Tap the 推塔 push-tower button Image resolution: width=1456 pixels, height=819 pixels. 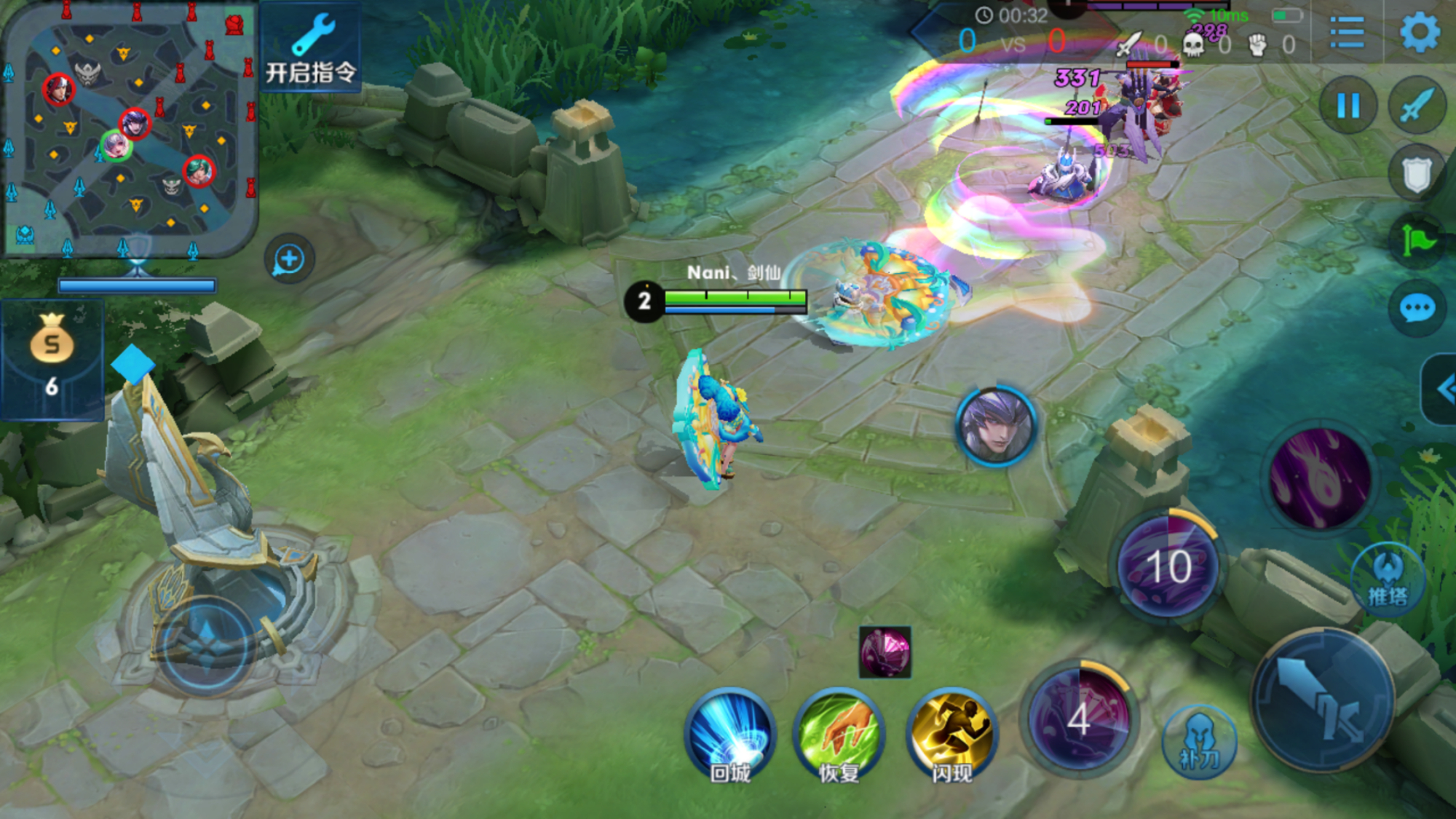(x=1388, y=580)
